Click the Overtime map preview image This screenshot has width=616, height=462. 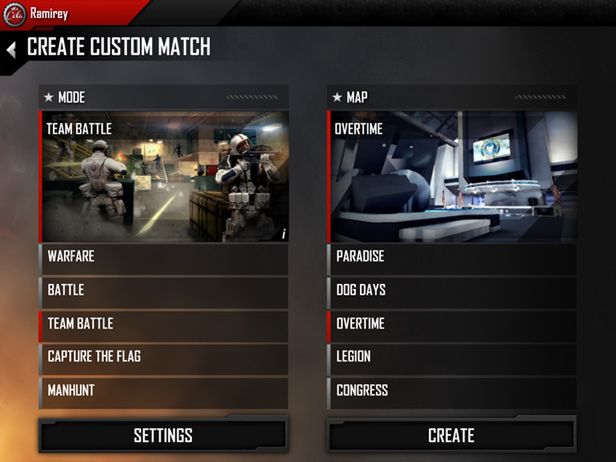point(452,178)
